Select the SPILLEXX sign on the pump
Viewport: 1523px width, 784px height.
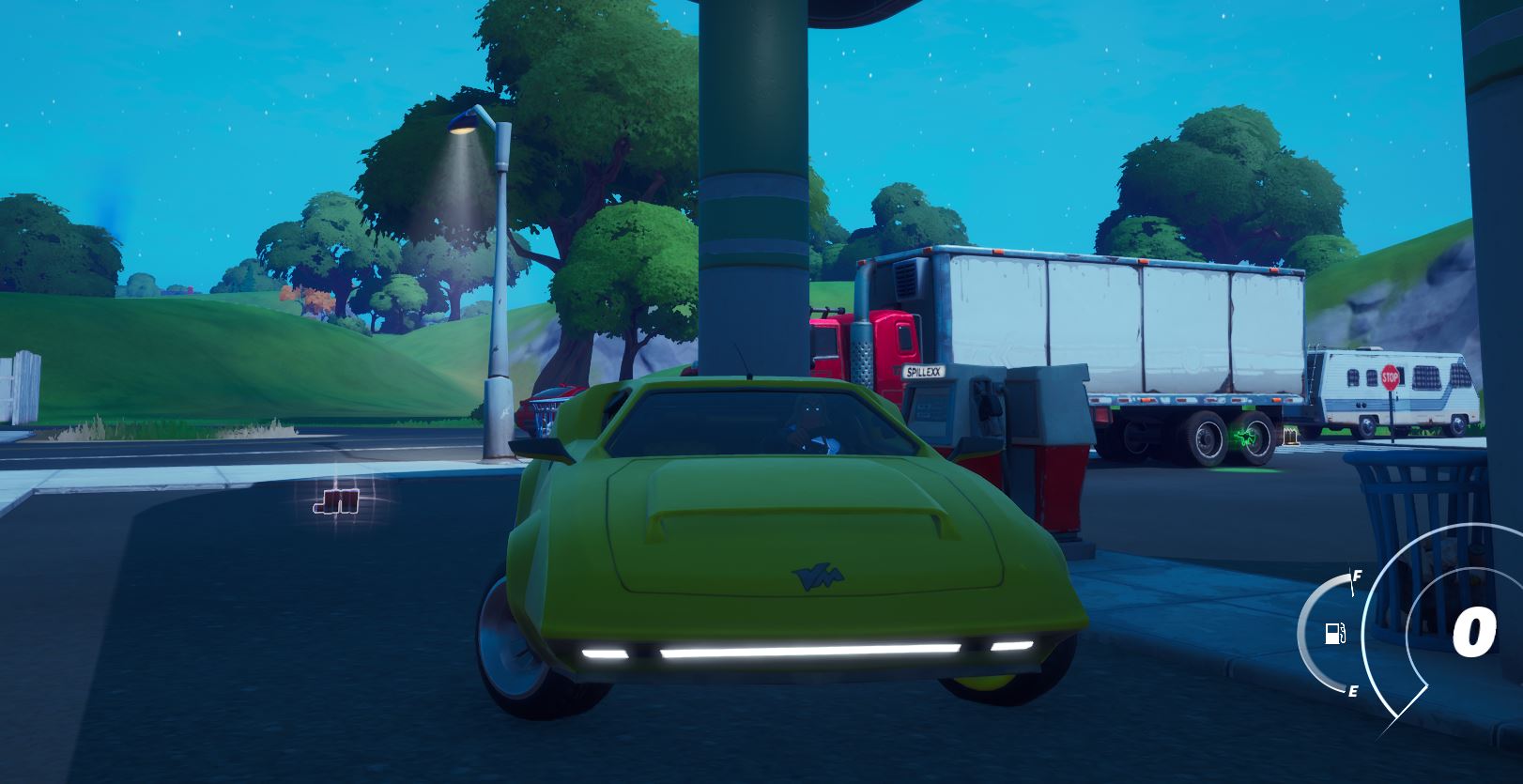coord(923,372)
